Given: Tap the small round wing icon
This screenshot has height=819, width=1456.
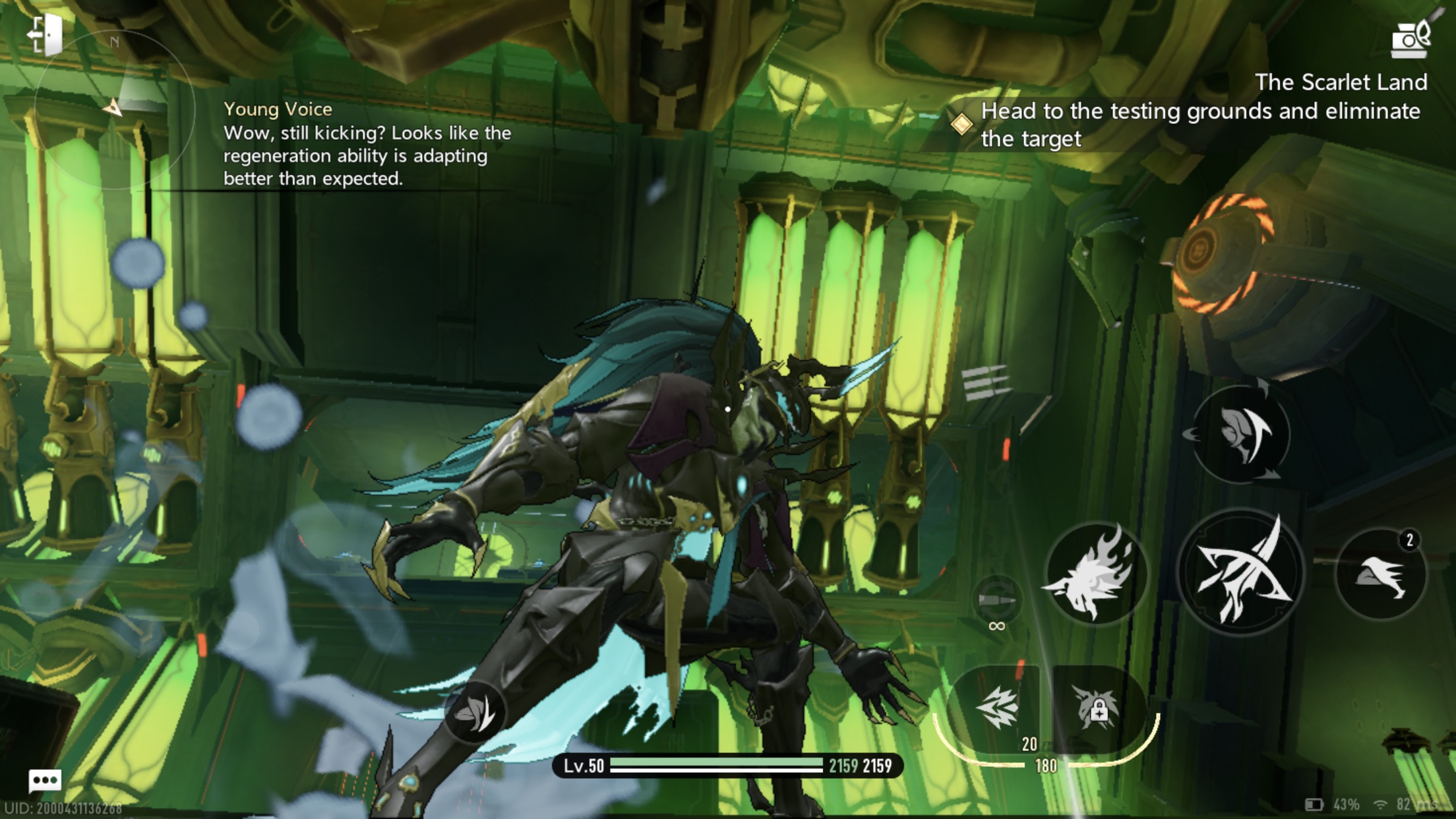Looking at the screenshot, I should point(475,712).
